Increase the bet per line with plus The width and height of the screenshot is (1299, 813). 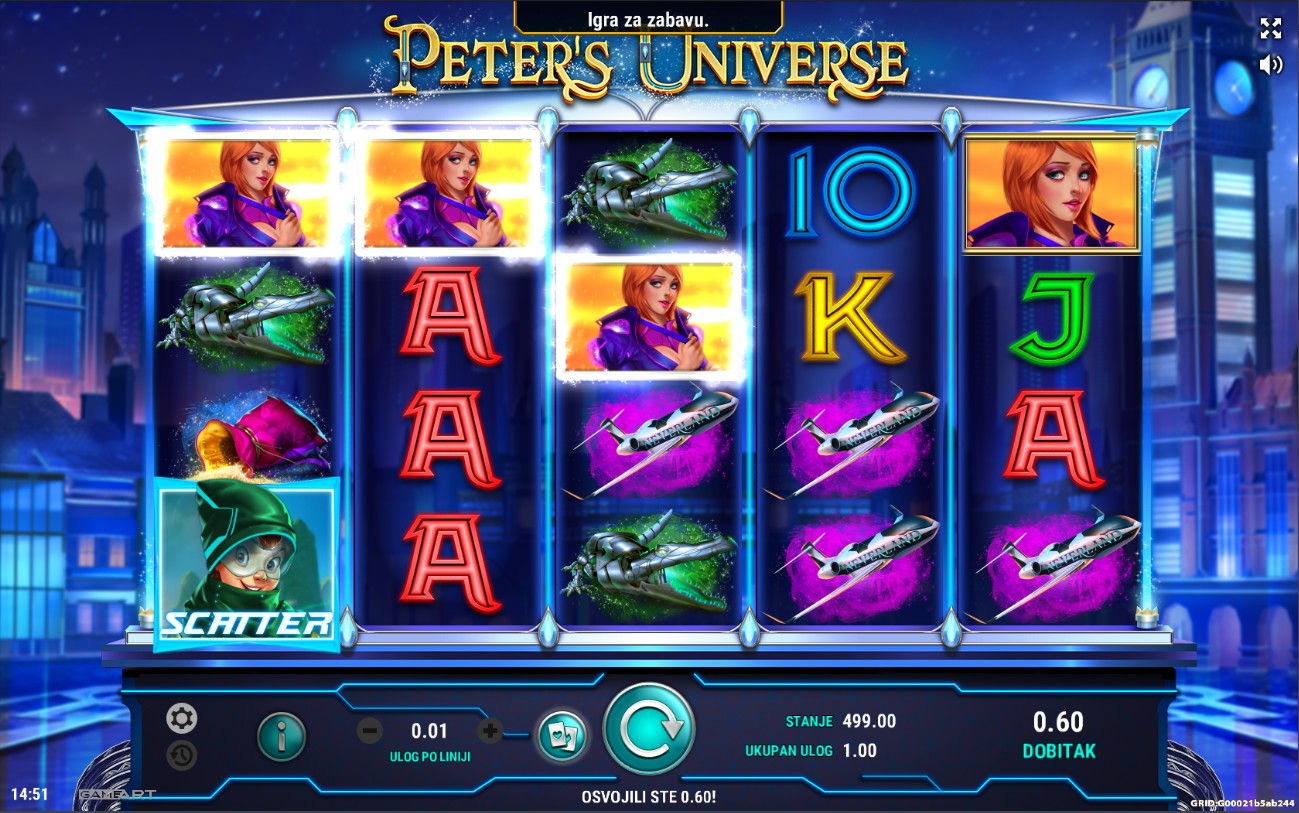(489, 731)
